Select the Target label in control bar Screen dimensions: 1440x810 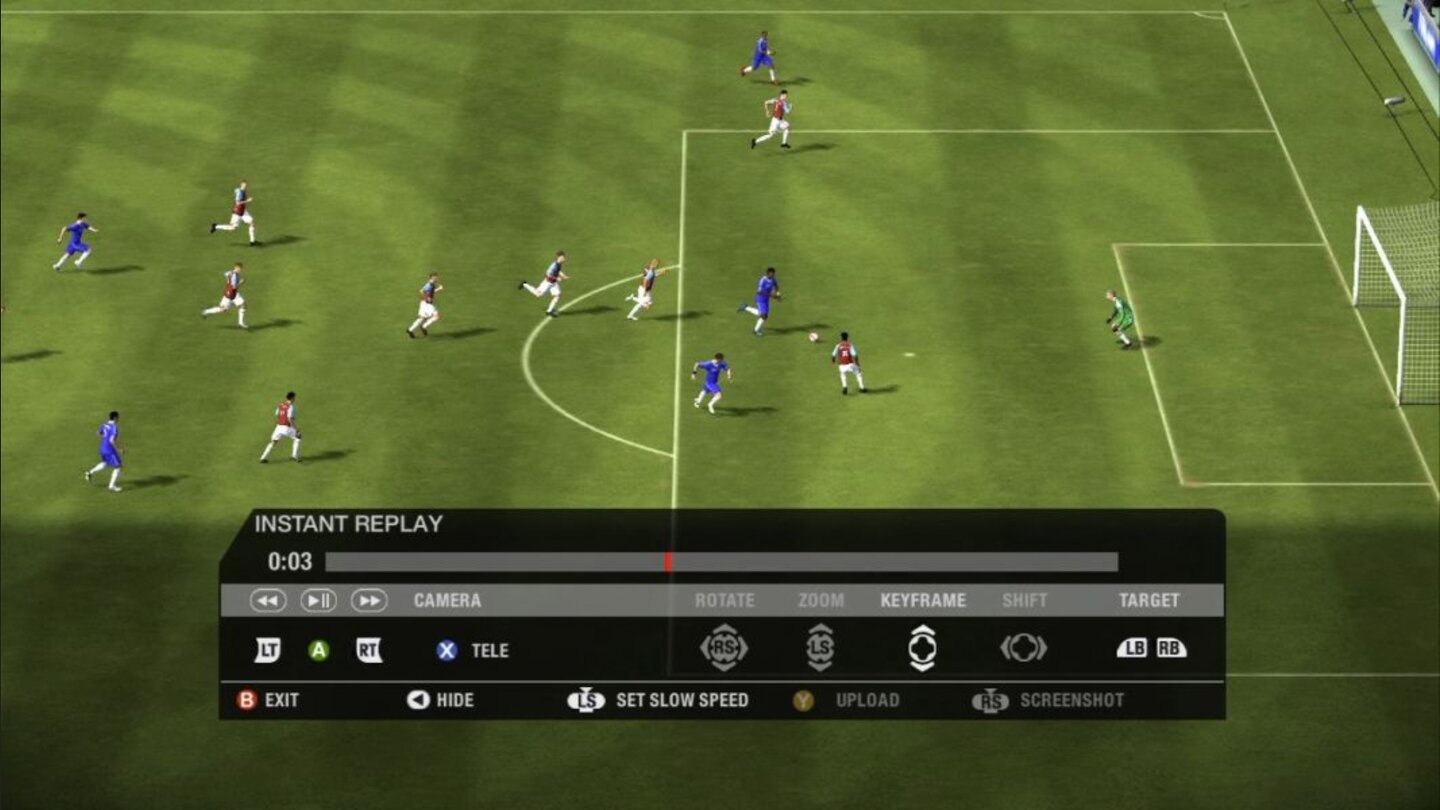(x=1152, y=600)
